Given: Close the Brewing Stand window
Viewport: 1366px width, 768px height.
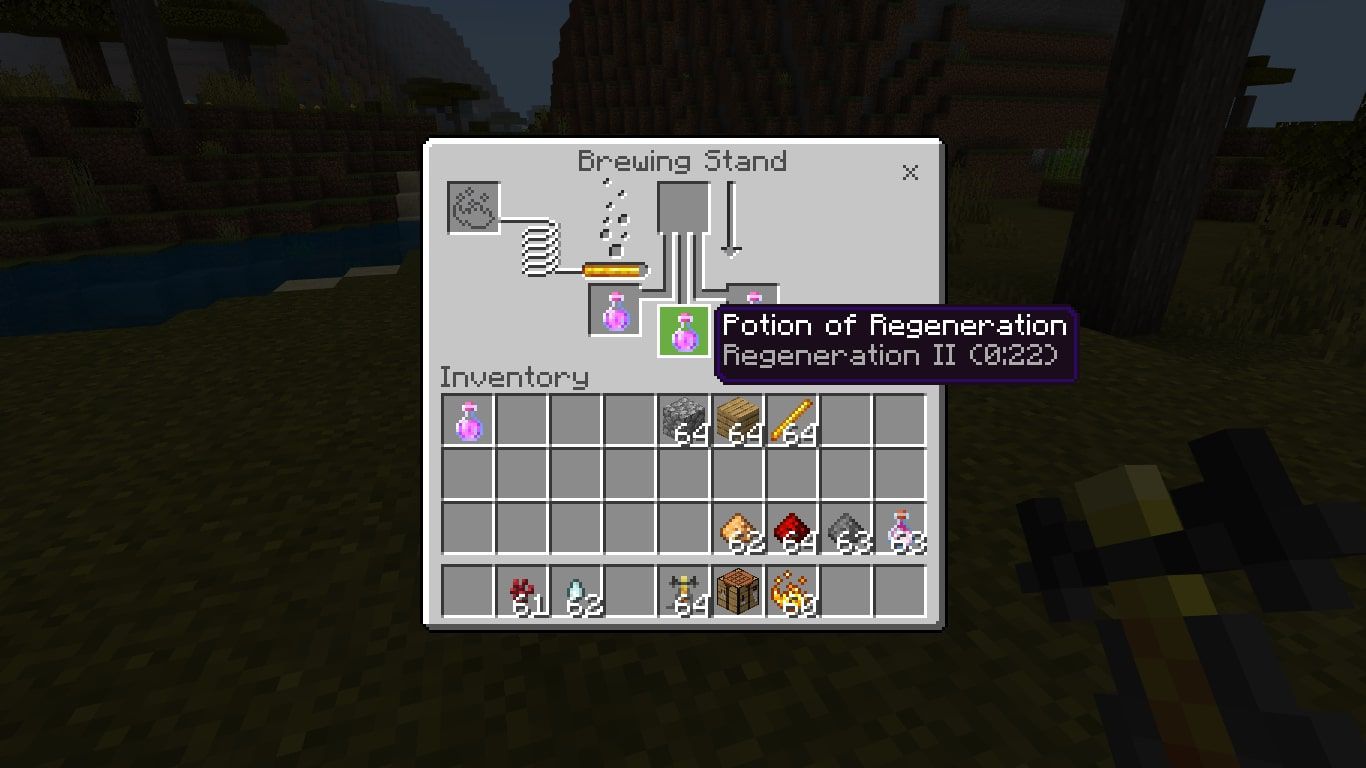Looking at the screenshot, I should 910,172.
